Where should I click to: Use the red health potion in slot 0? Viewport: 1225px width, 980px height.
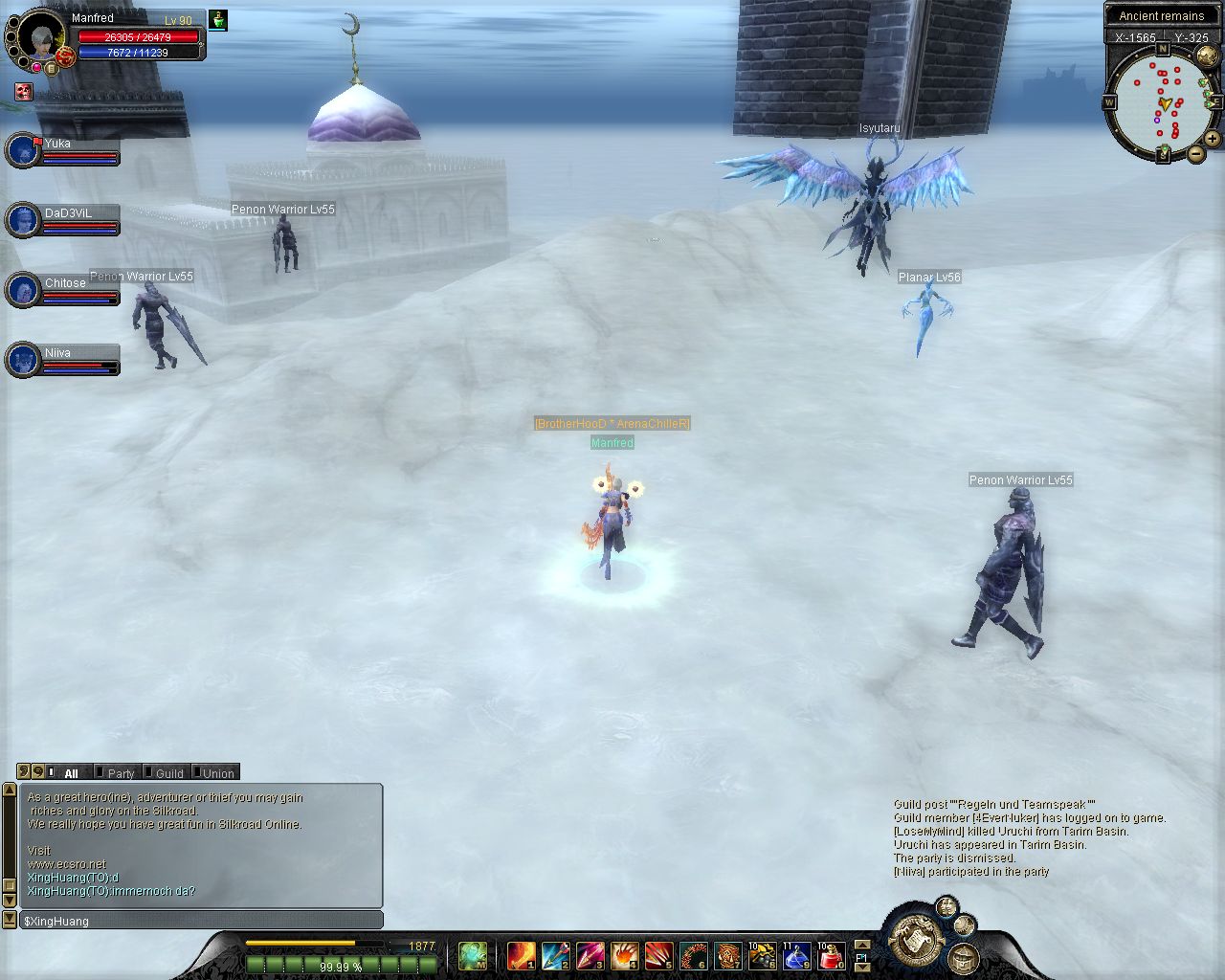coord(831,955)
